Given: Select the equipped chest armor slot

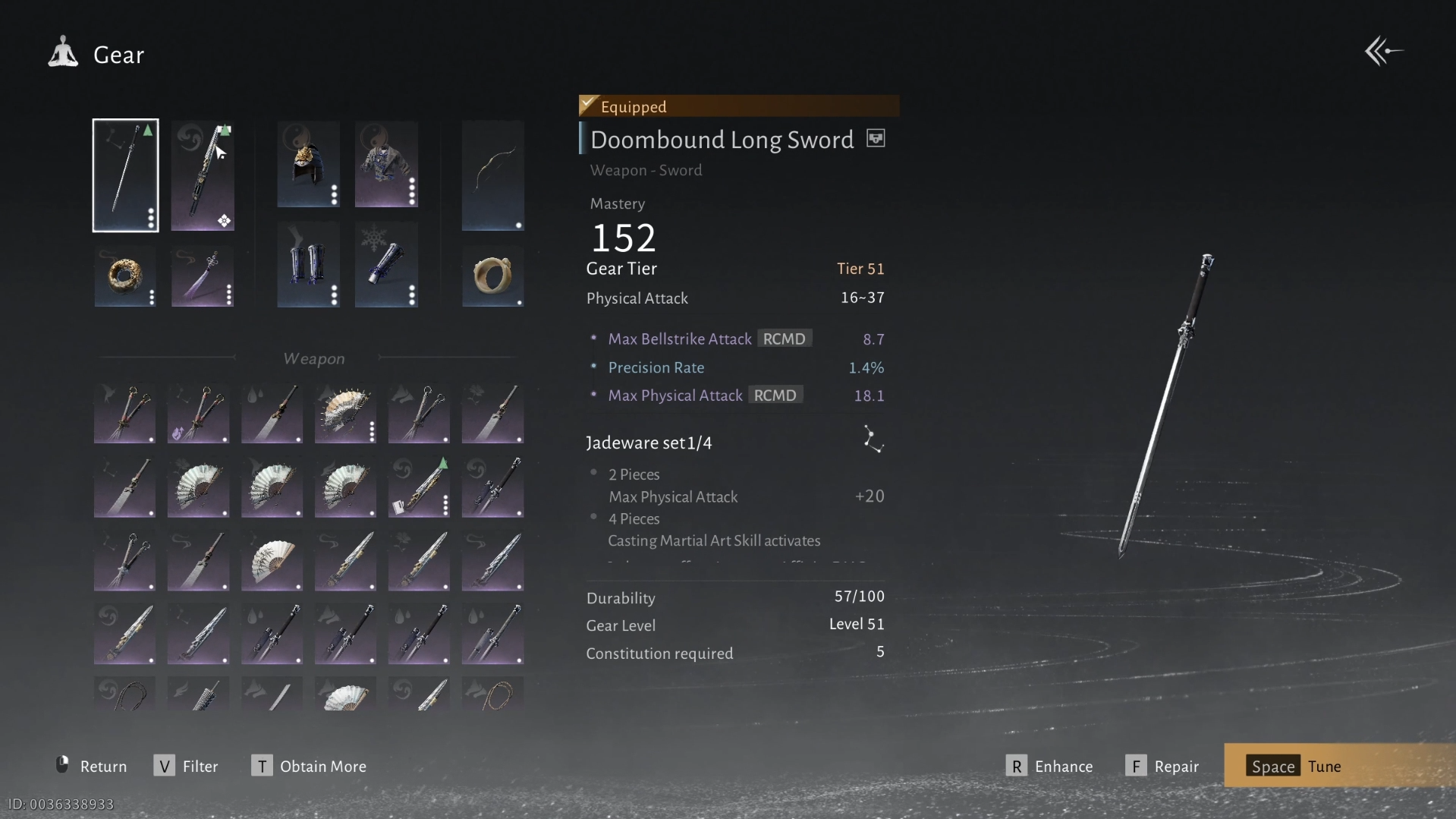Looking at the screenshot, I should pyautogui.click(x=386, y=165).
